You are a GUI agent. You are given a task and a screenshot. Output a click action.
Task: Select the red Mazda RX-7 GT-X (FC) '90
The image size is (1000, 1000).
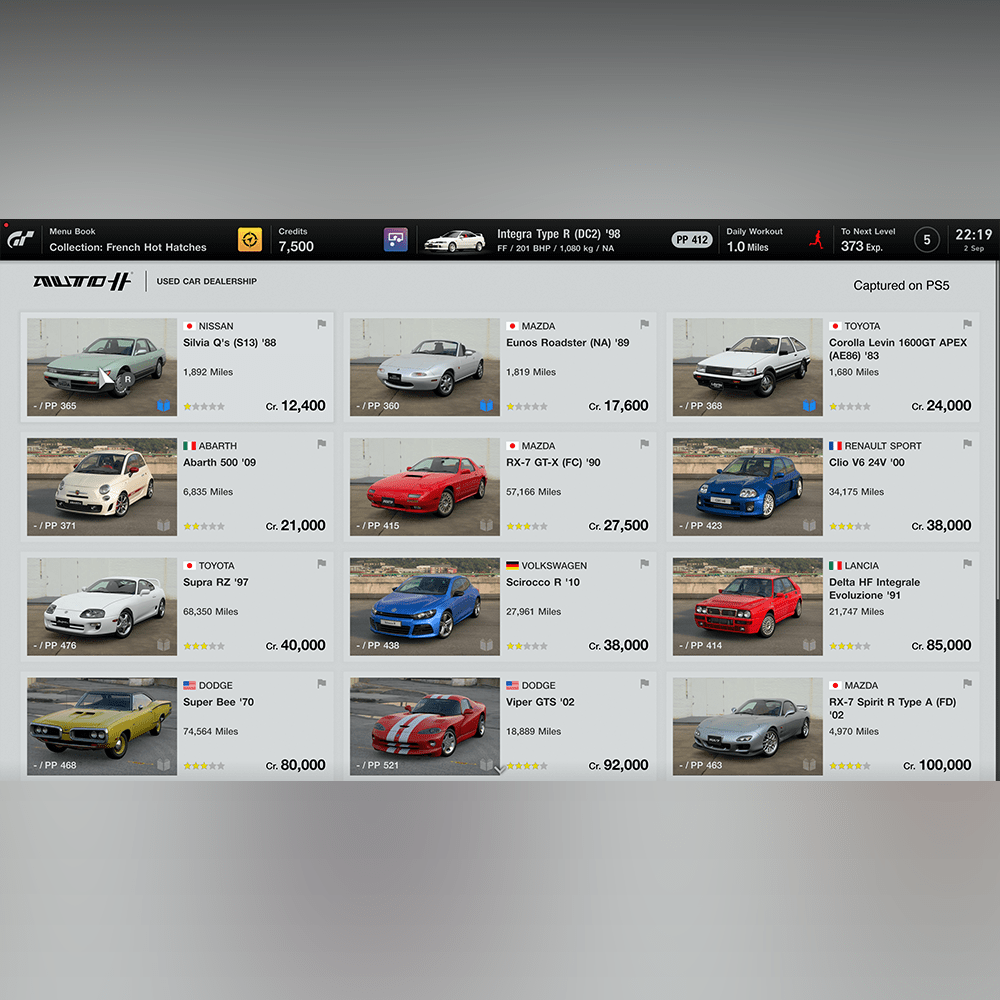point(500,486)
